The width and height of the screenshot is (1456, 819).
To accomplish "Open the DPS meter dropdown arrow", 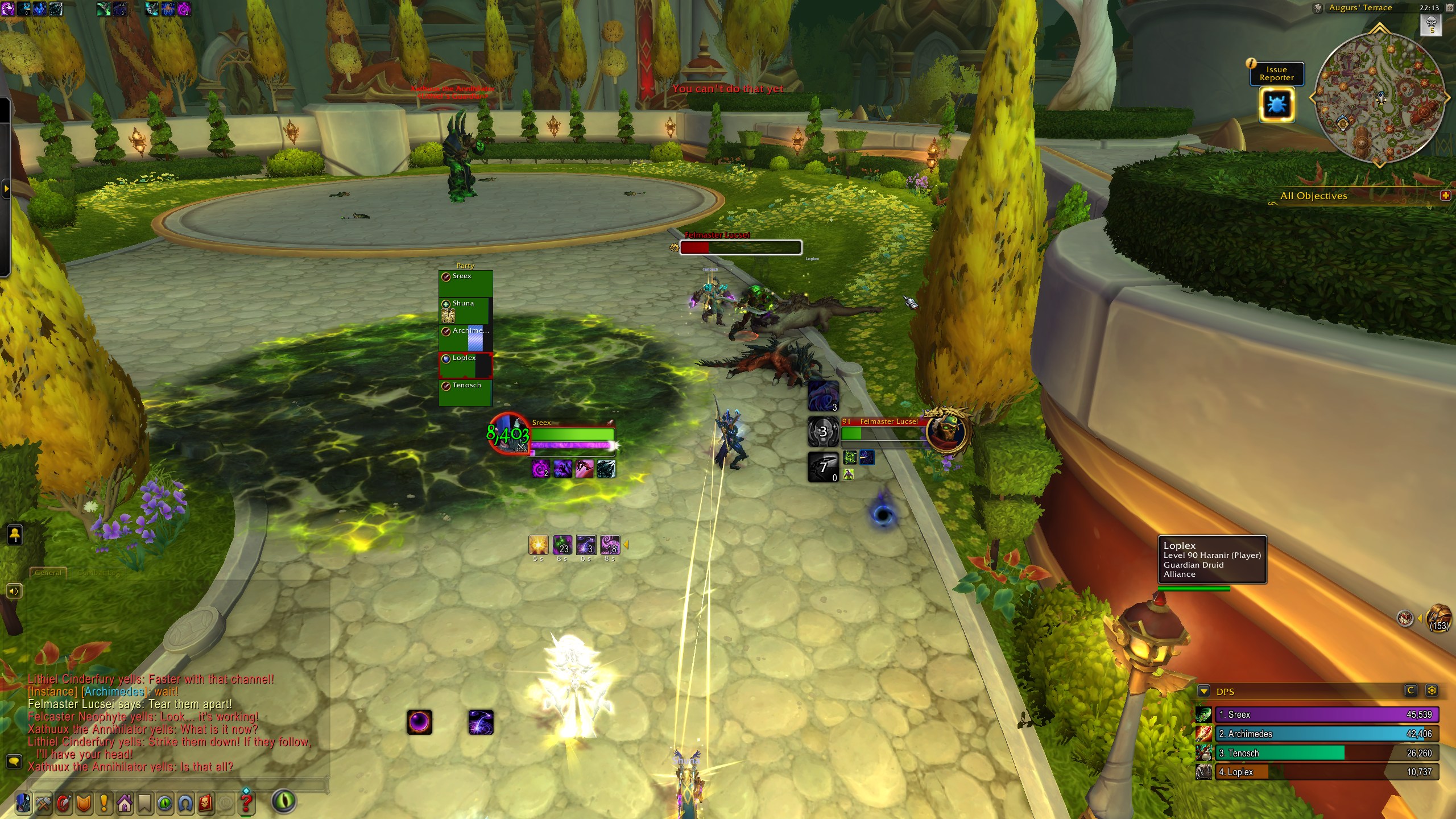I will [x=1203, y=692].
